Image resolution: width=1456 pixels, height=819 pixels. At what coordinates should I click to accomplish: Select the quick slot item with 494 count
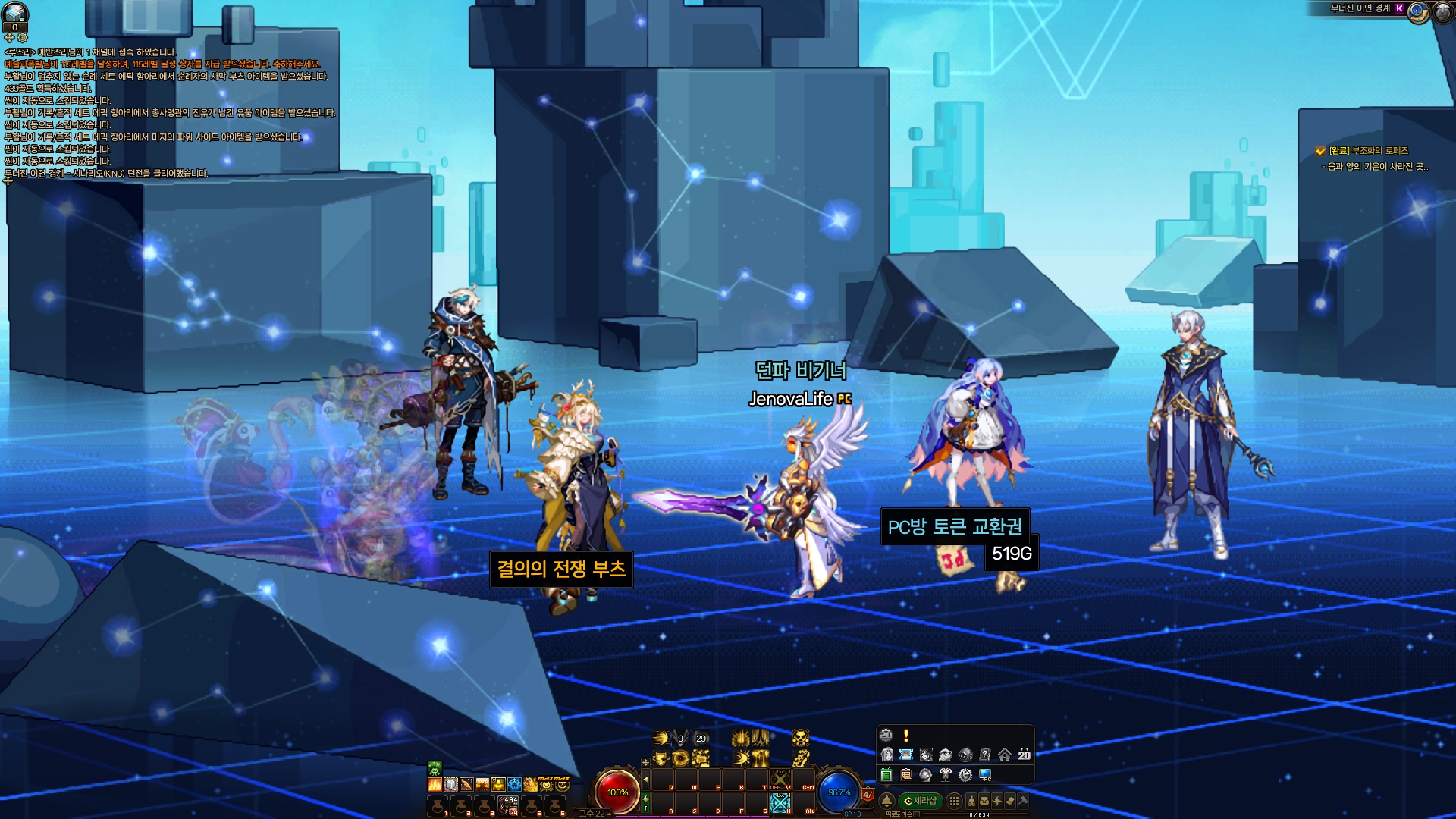point(508,805)
